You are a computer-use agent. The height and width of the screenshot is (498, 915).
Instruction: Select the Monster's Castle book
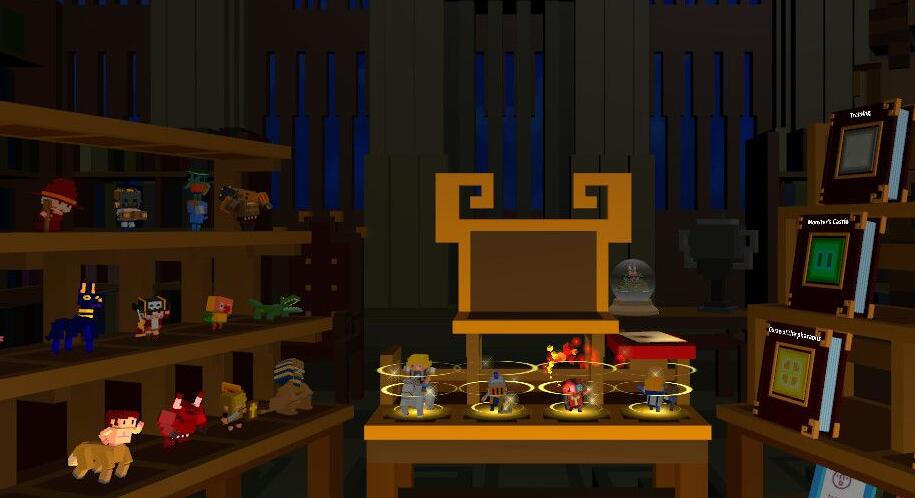click(x=829, y=262)
